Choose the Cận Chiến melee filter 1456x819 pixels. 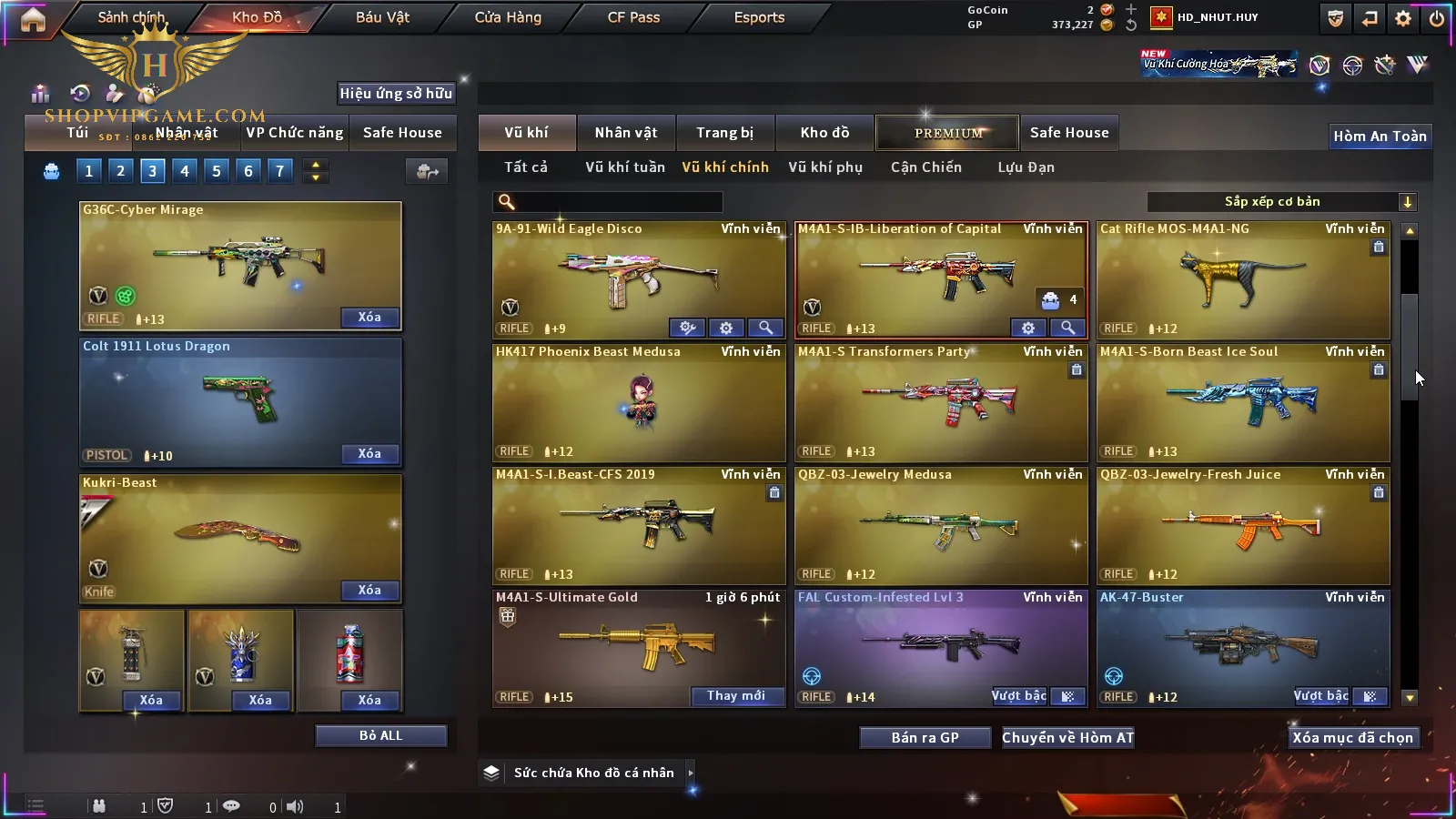pyautogui.click(x=925, y=167)
